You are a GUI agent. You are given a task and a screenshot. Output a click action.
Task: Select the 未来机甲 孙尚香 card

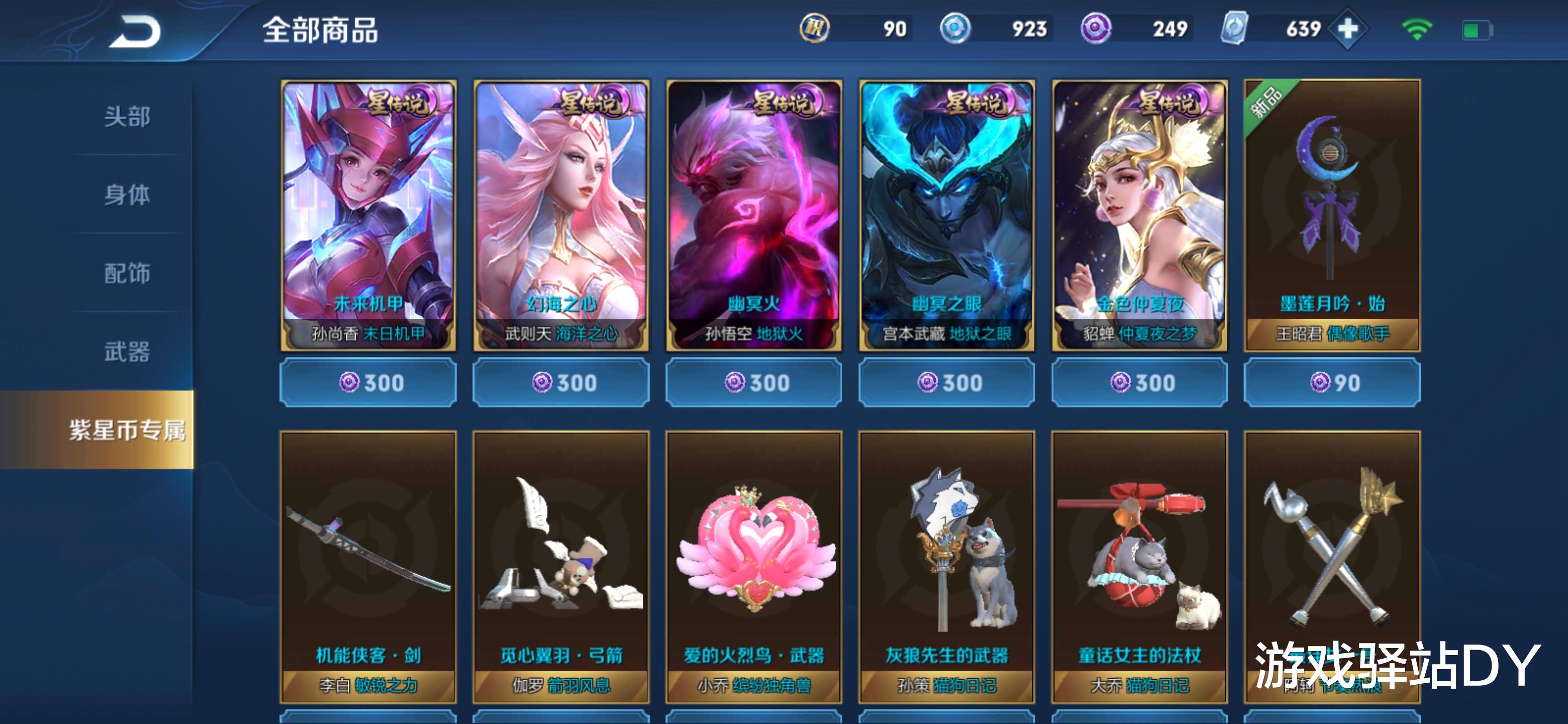[x=368, y=215]
